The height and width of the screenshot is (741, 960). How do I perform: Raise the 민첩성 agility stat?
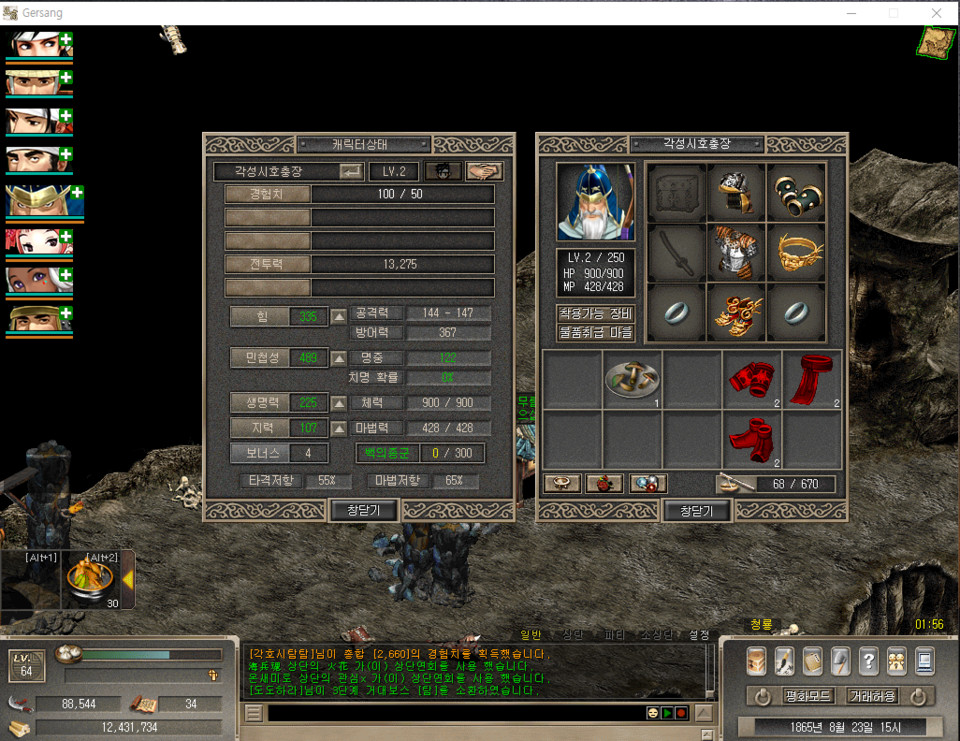[x=339, y=357]
